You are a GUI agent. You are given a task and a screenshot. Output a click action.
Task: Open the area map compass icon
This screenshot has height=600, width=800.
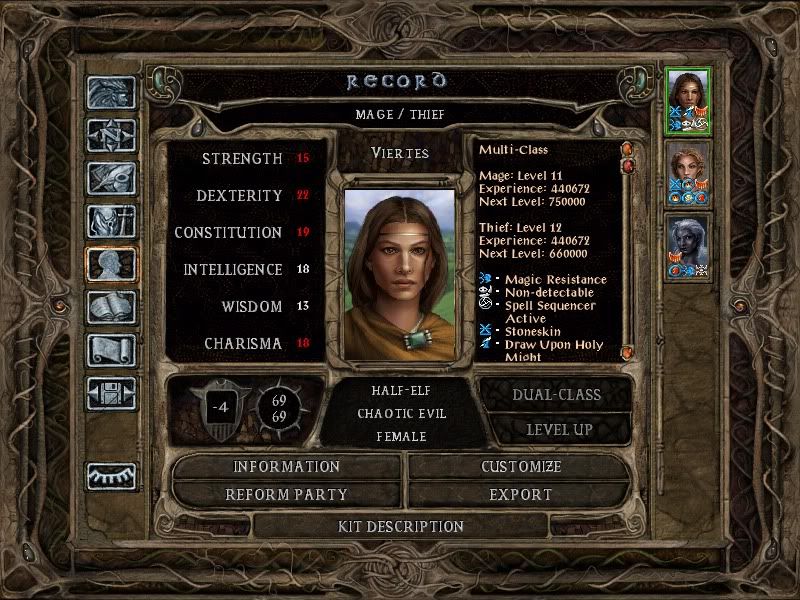pos(110,136)
